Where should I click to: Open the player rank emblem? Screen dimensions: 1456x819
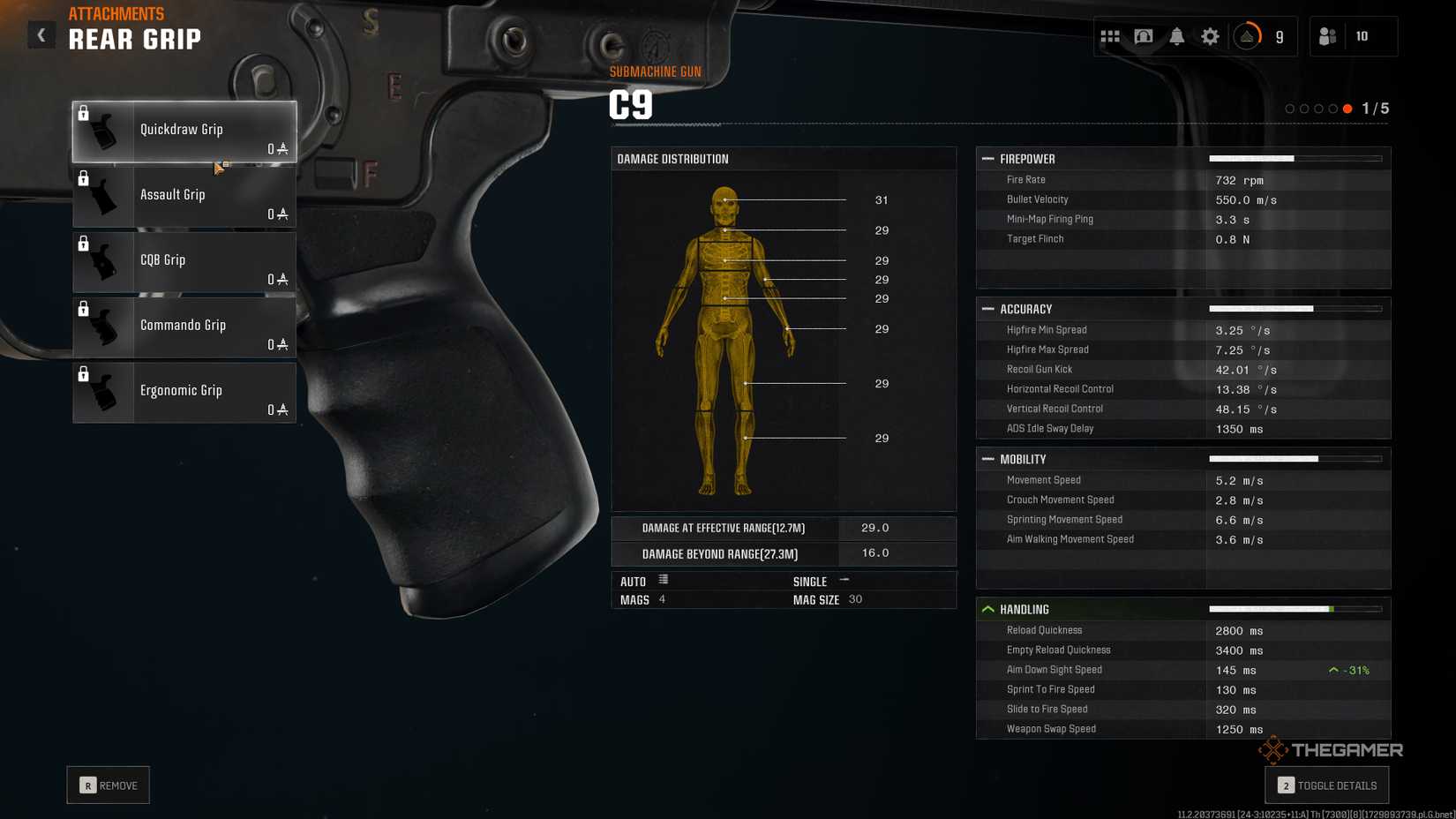(1247, 36)
